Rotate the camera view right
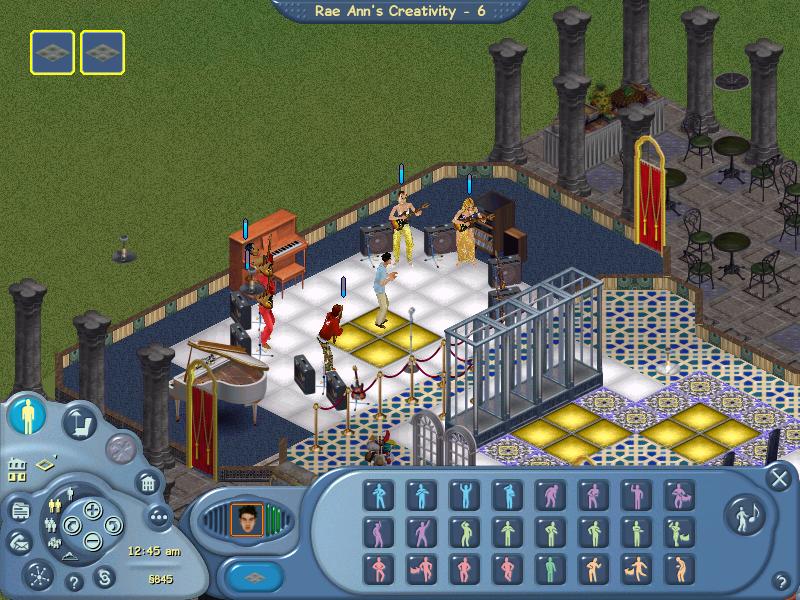The width and height of the screenshot is (800, 600). [x=112, y=526]
